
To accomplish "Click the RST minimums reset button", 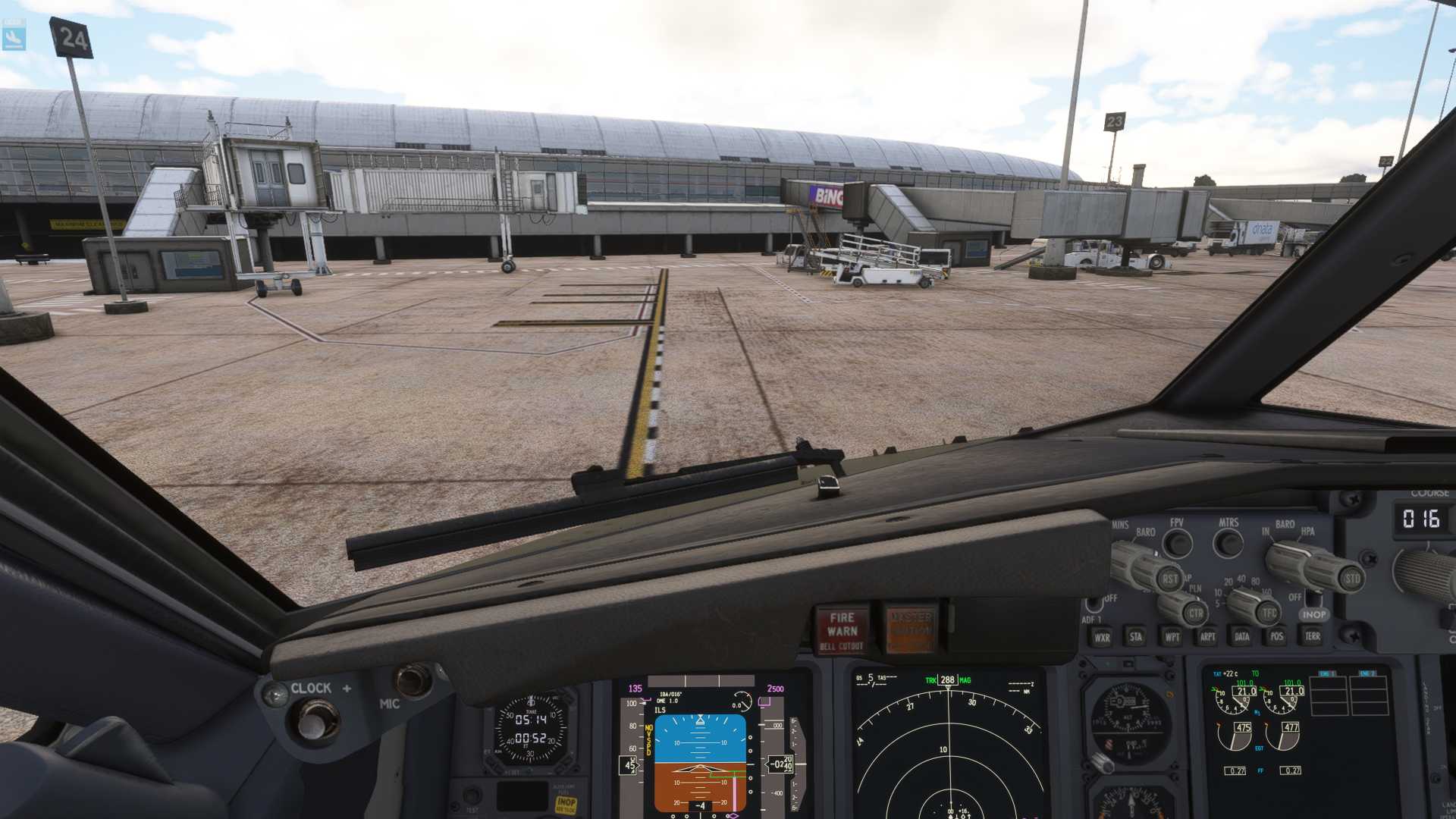I will (x=1170, y=579).
